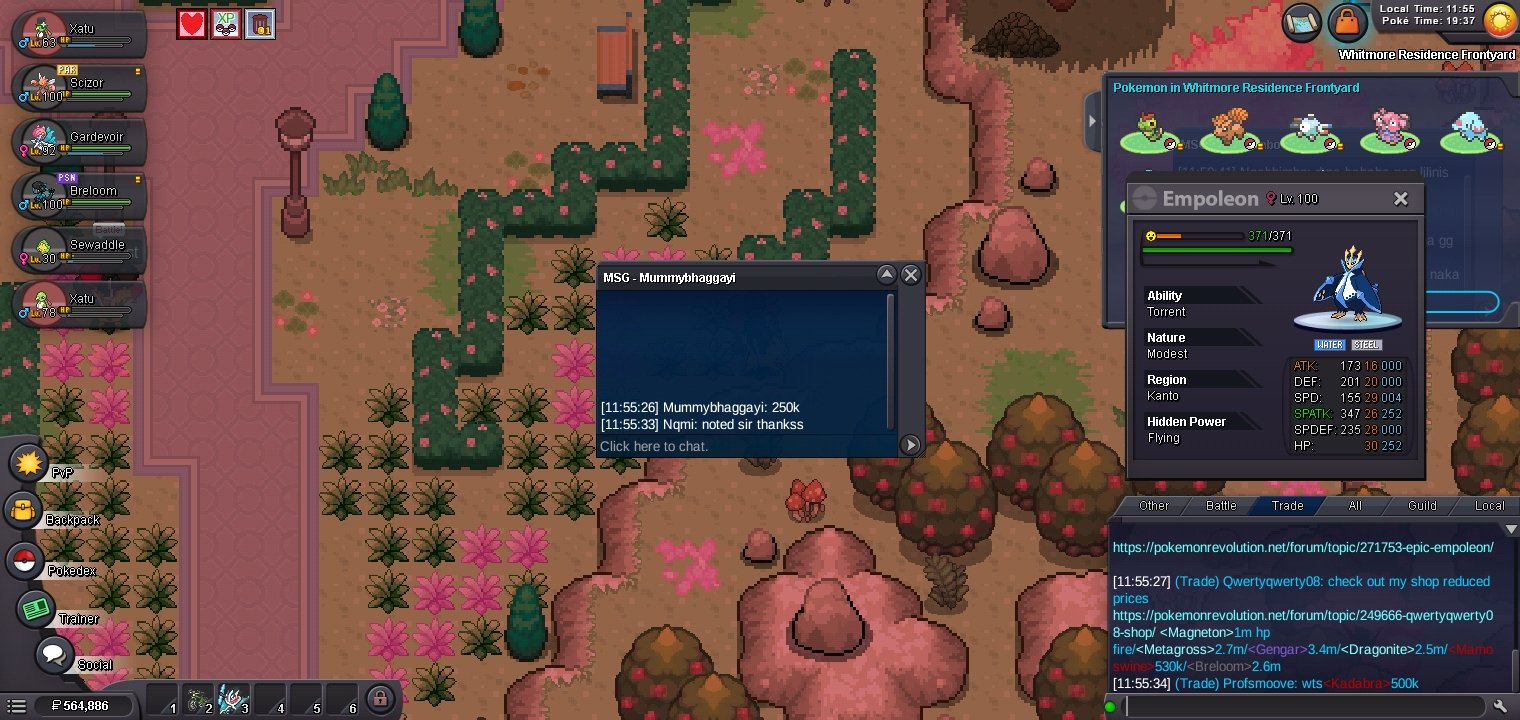Open the Backpack

point(24,512)
